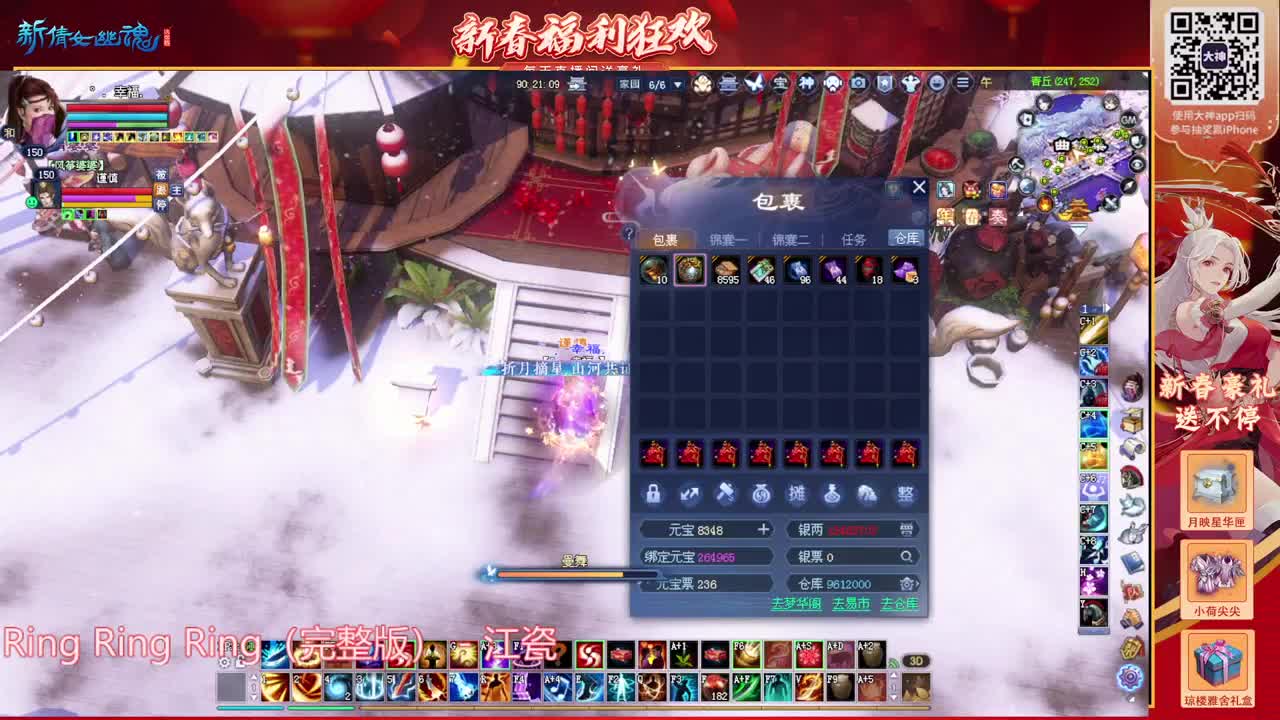Open the 宝 treasure icon on top bar
This screenshot has height=720, width=1280.
click(780, 84)
